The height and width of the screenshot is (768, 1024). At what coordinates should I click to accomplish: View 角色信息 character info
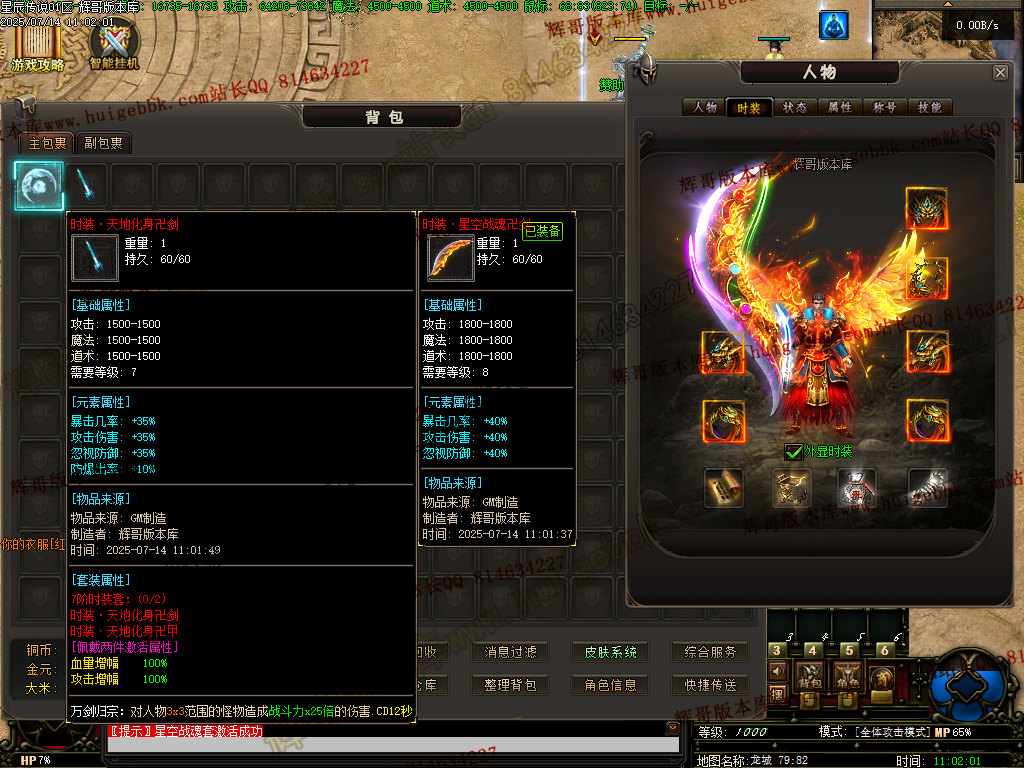click(x=610, y=685)
